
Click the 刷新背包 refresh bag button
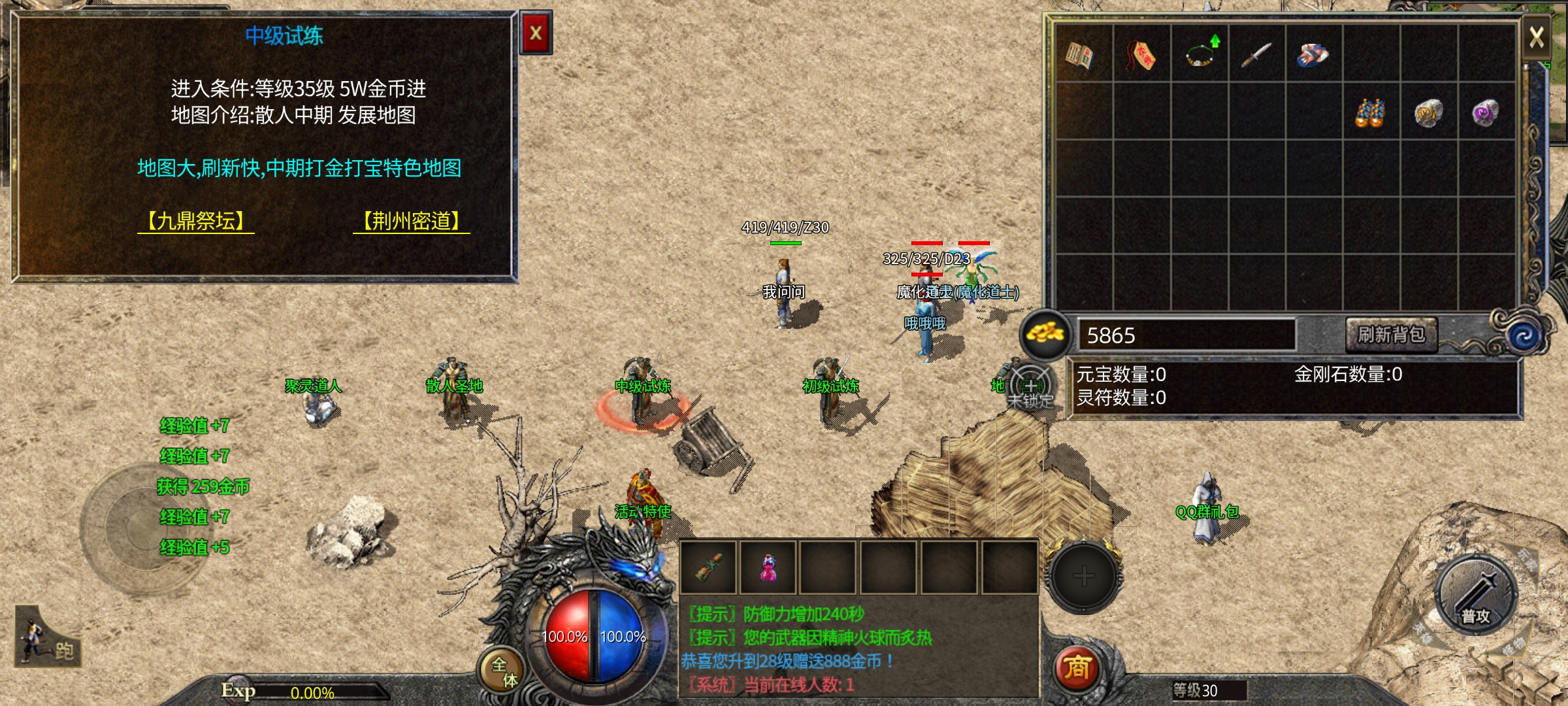[1392, 335]
